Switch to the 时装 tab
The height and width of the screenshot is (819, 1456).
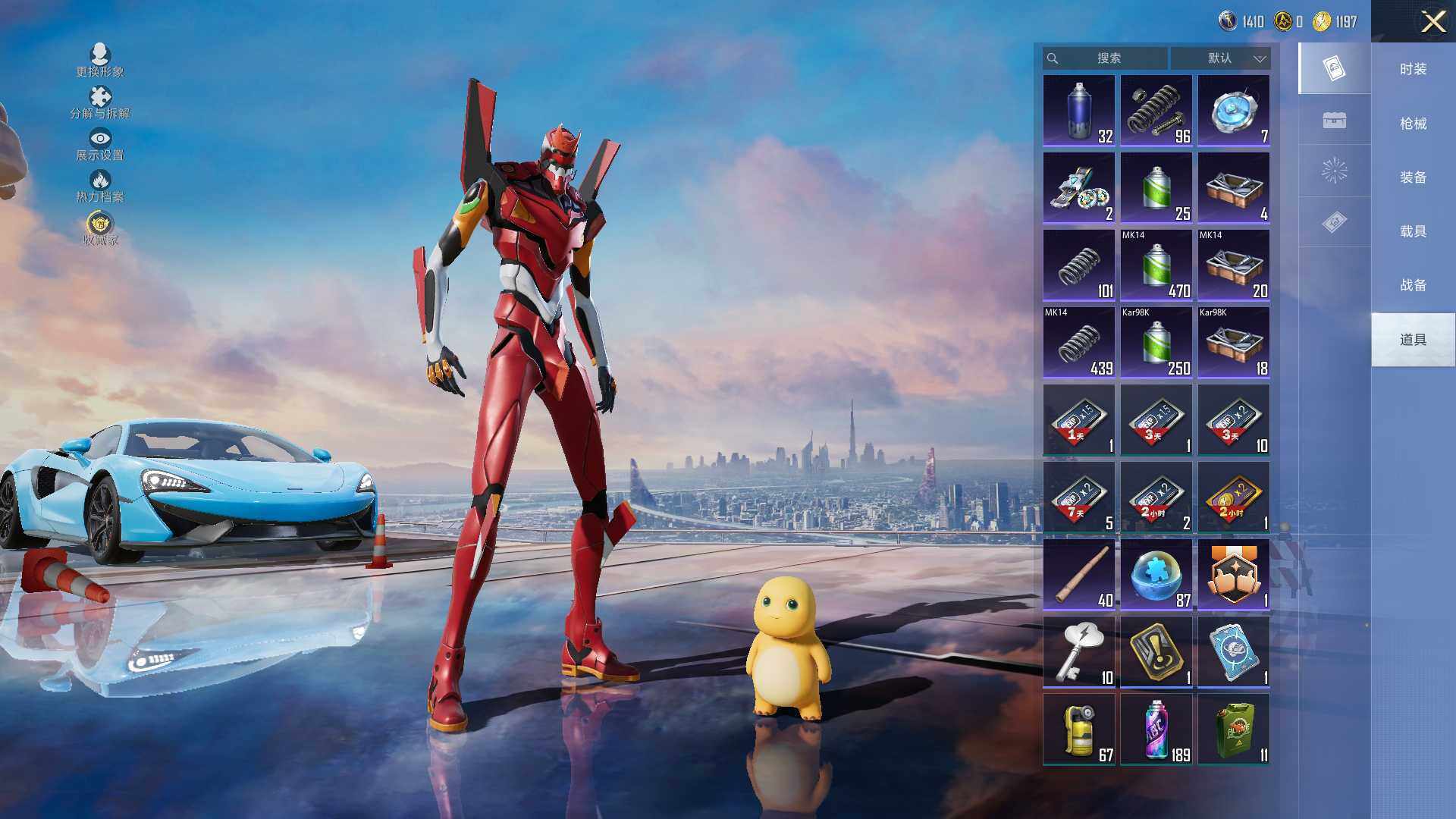tap(1413, 69)
